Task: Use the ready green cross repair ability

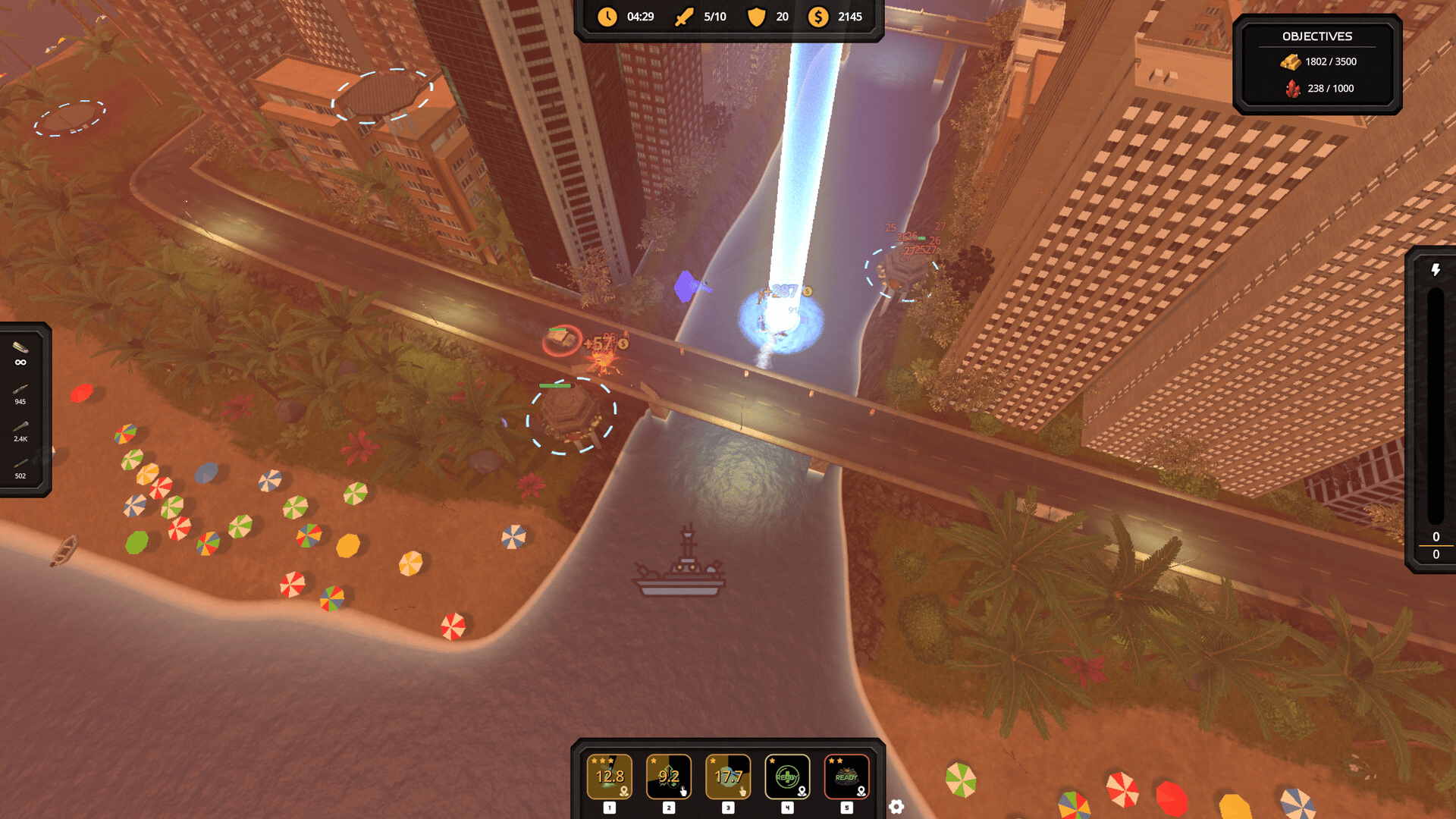Action: 787,777
